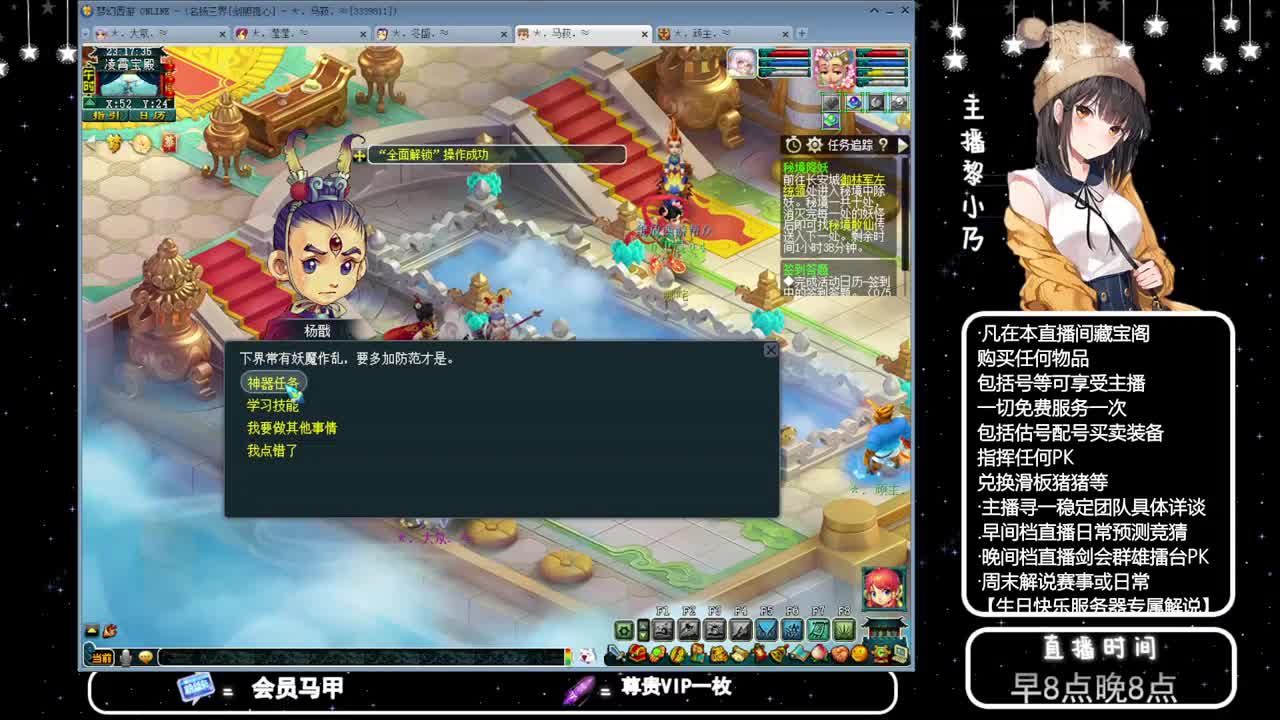Click the clock icon in the task tracker

point(793,144)
